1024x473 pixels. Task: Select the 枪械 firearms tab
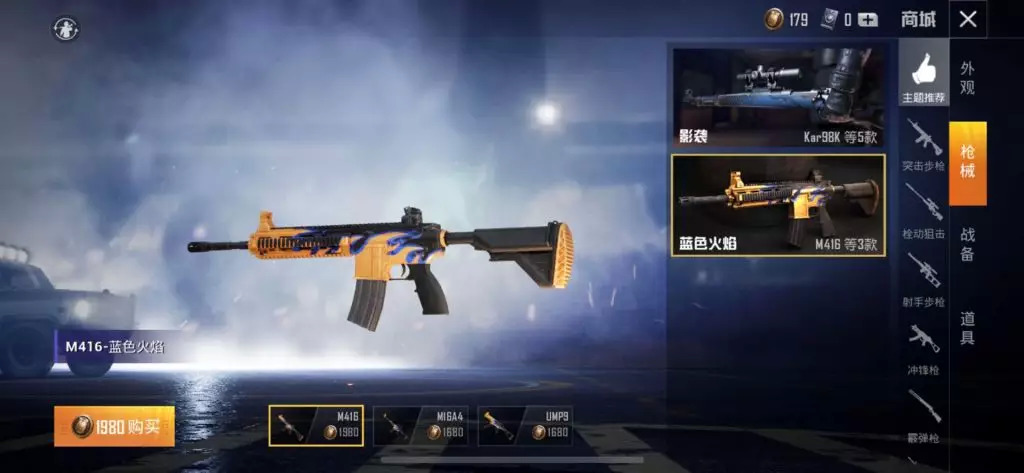click(967, 162)
